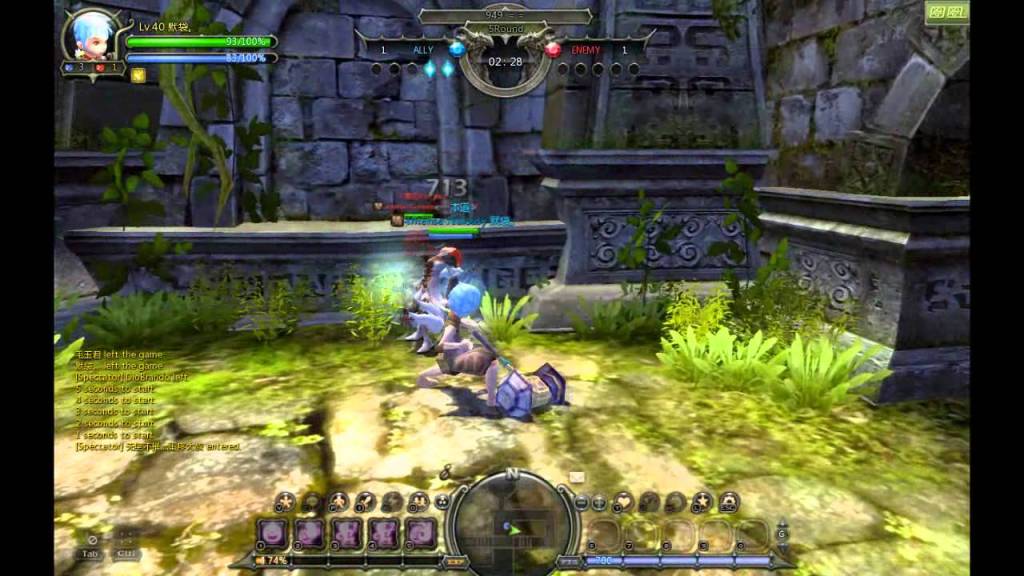Open the mail envelope notification

(x=577, y=477)
